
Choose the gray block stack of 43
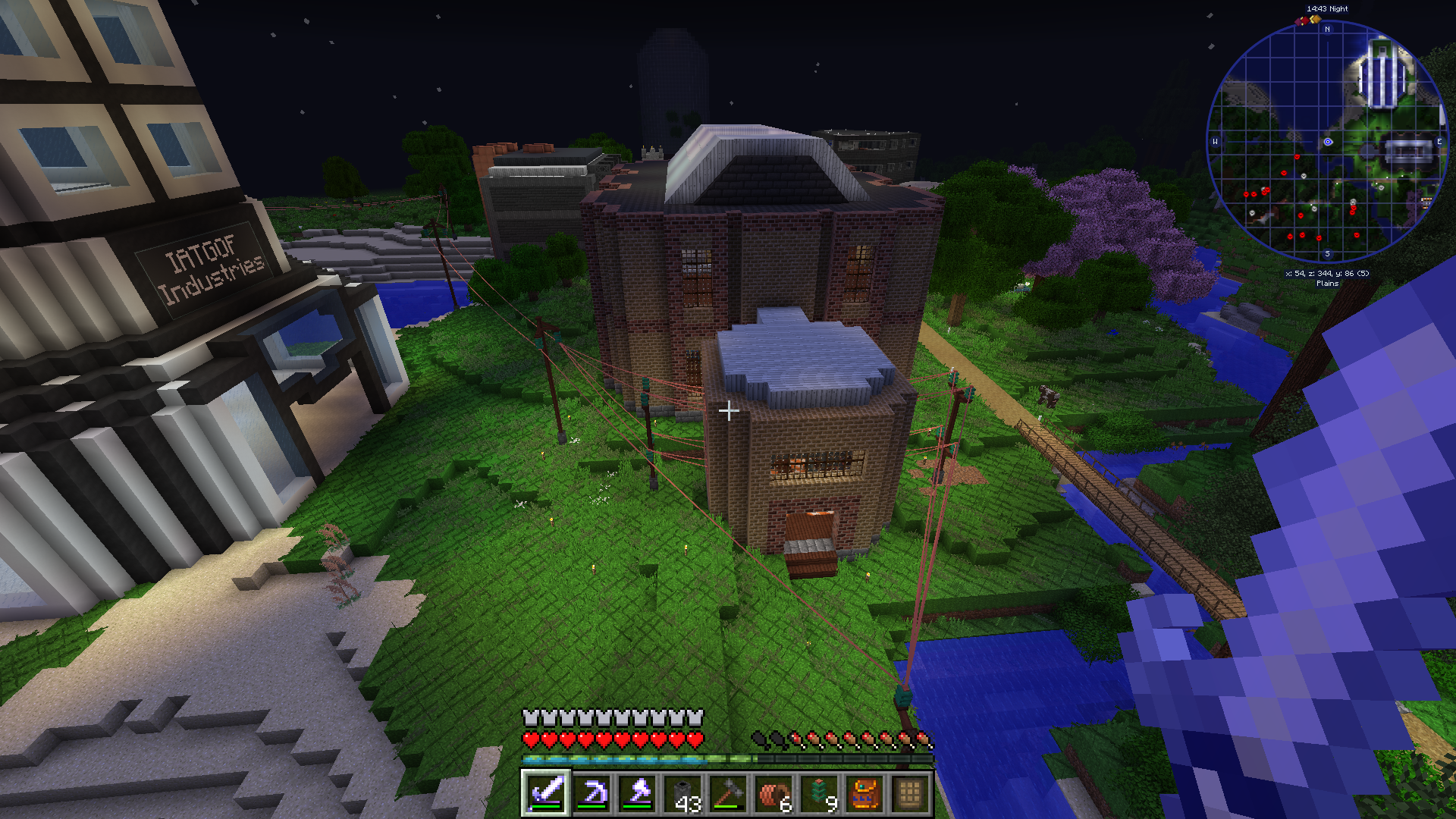[682, 794]
